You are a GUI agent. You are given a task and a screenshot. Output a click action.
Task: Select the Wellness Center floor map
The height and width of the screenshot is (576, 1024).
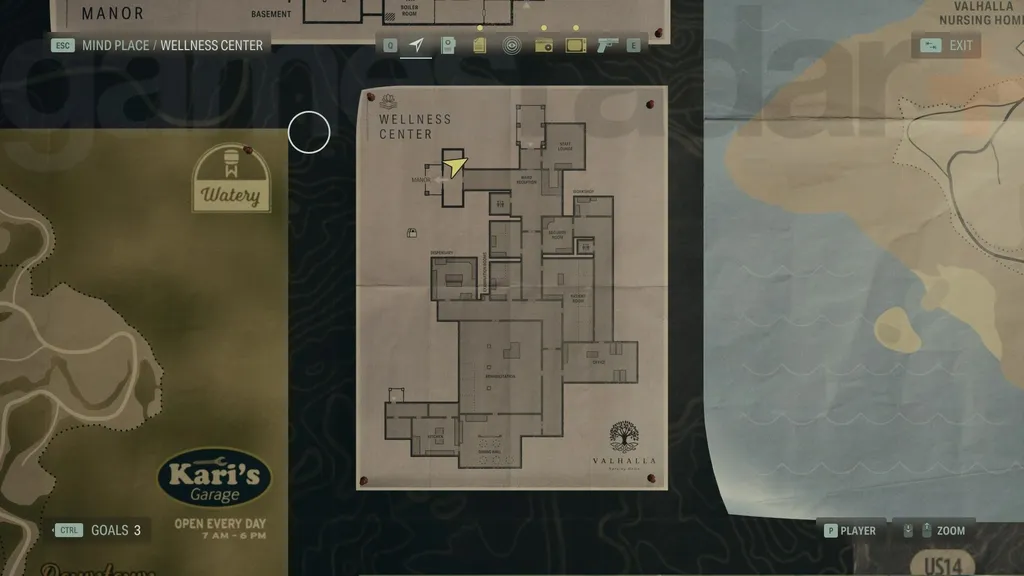(512, 288)
